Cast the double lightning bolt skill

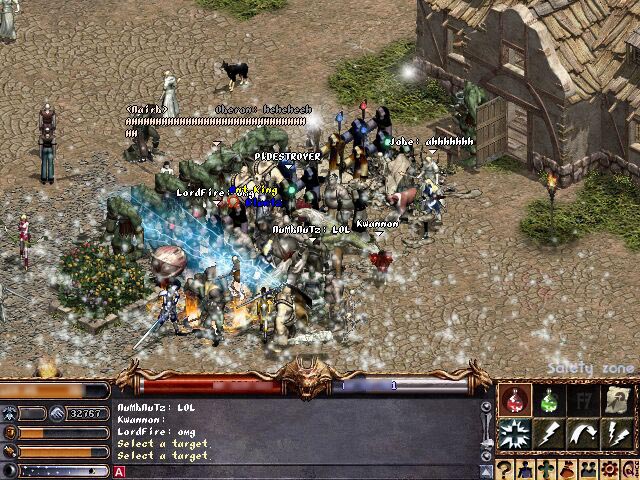tap(618, 435)
